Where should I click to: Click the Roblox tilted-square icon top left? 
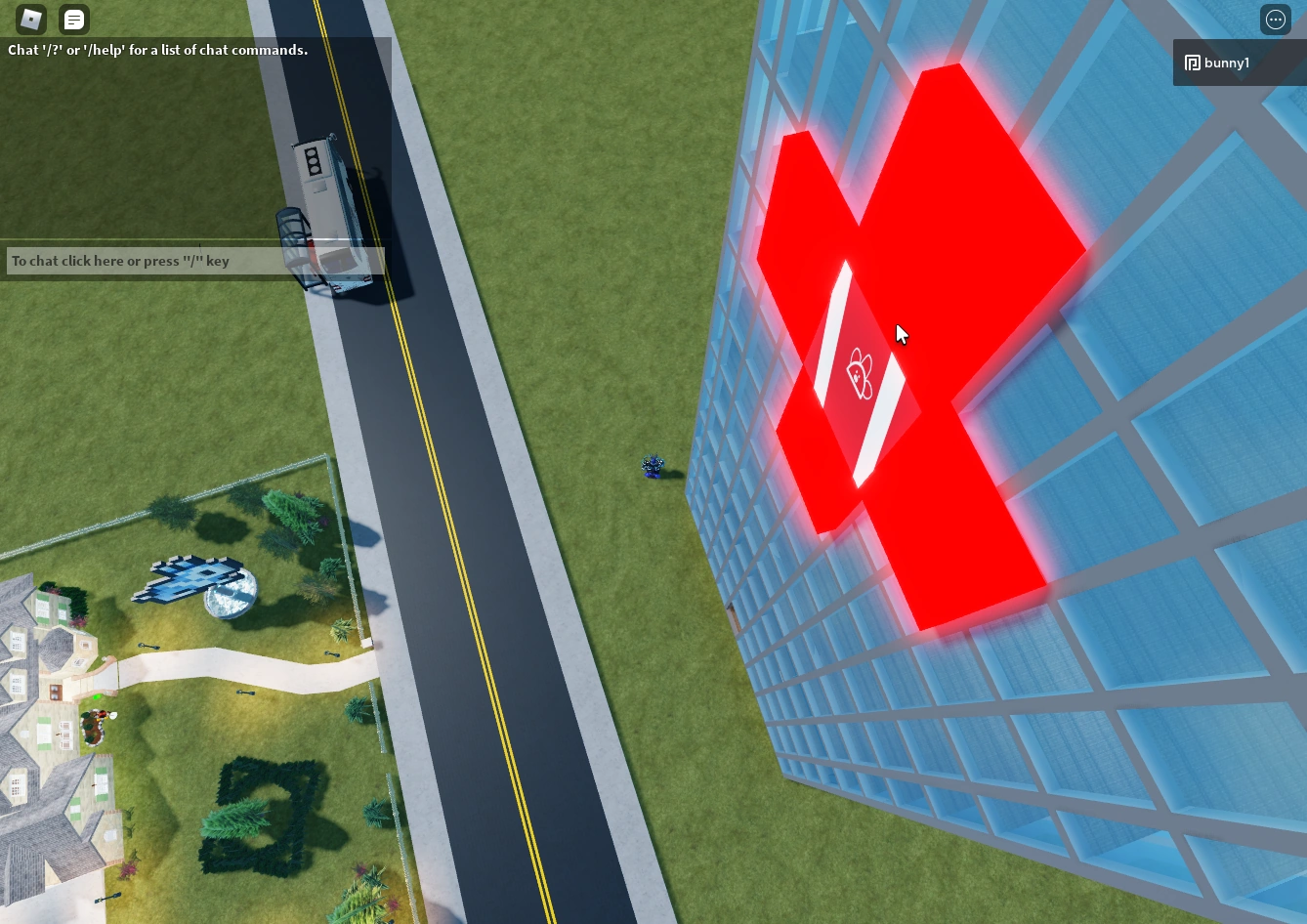point(30,19)
